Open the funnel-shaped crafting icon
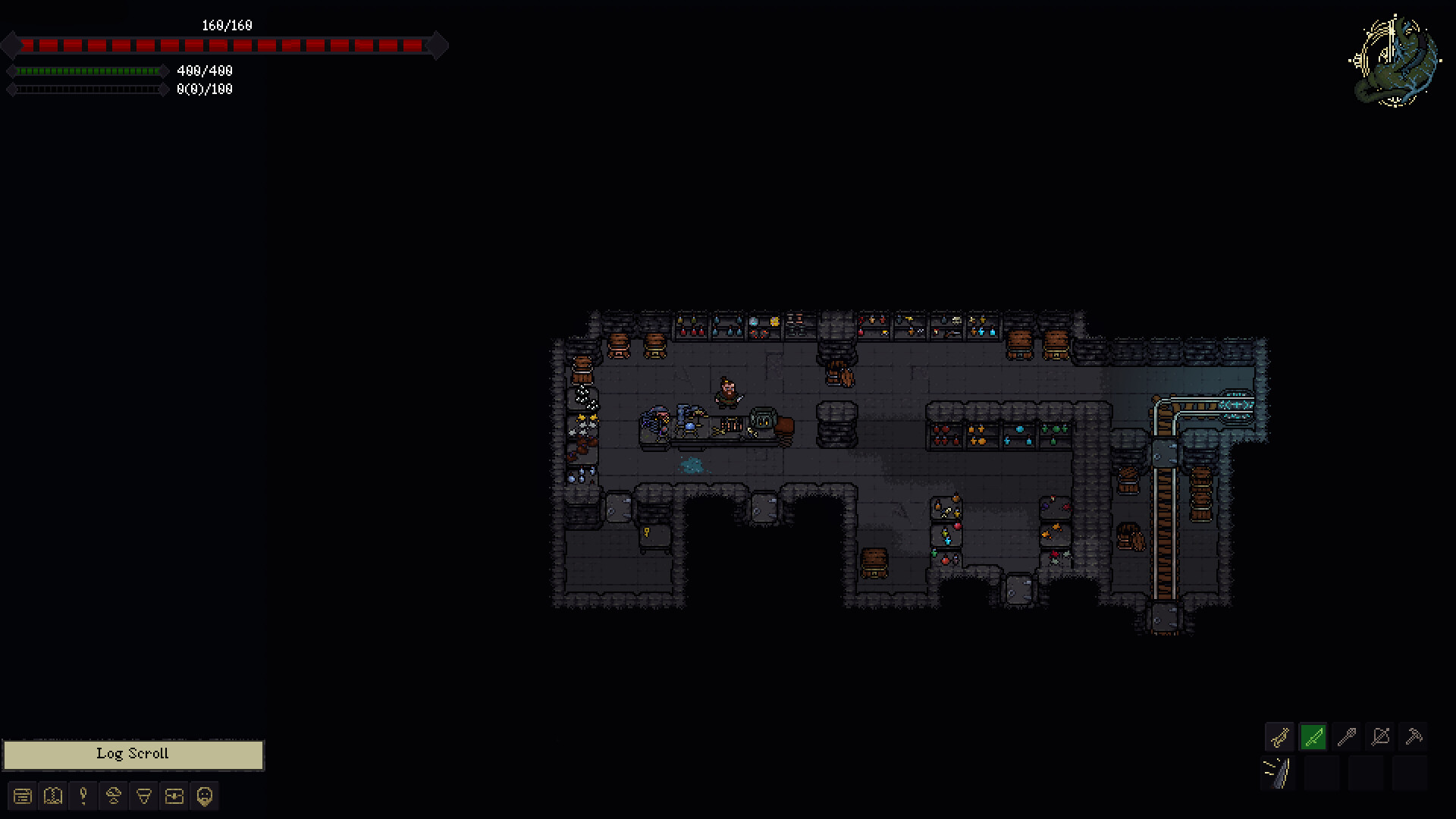The image size is (1456, 819). 143,796
